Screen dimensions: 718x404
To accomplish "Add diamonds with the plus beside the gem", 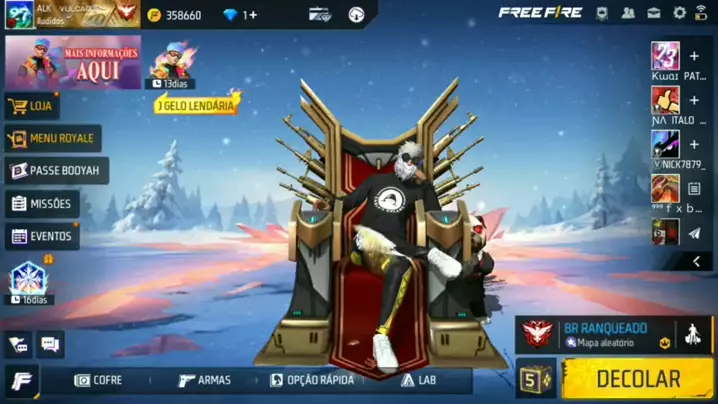I will 251,15.
